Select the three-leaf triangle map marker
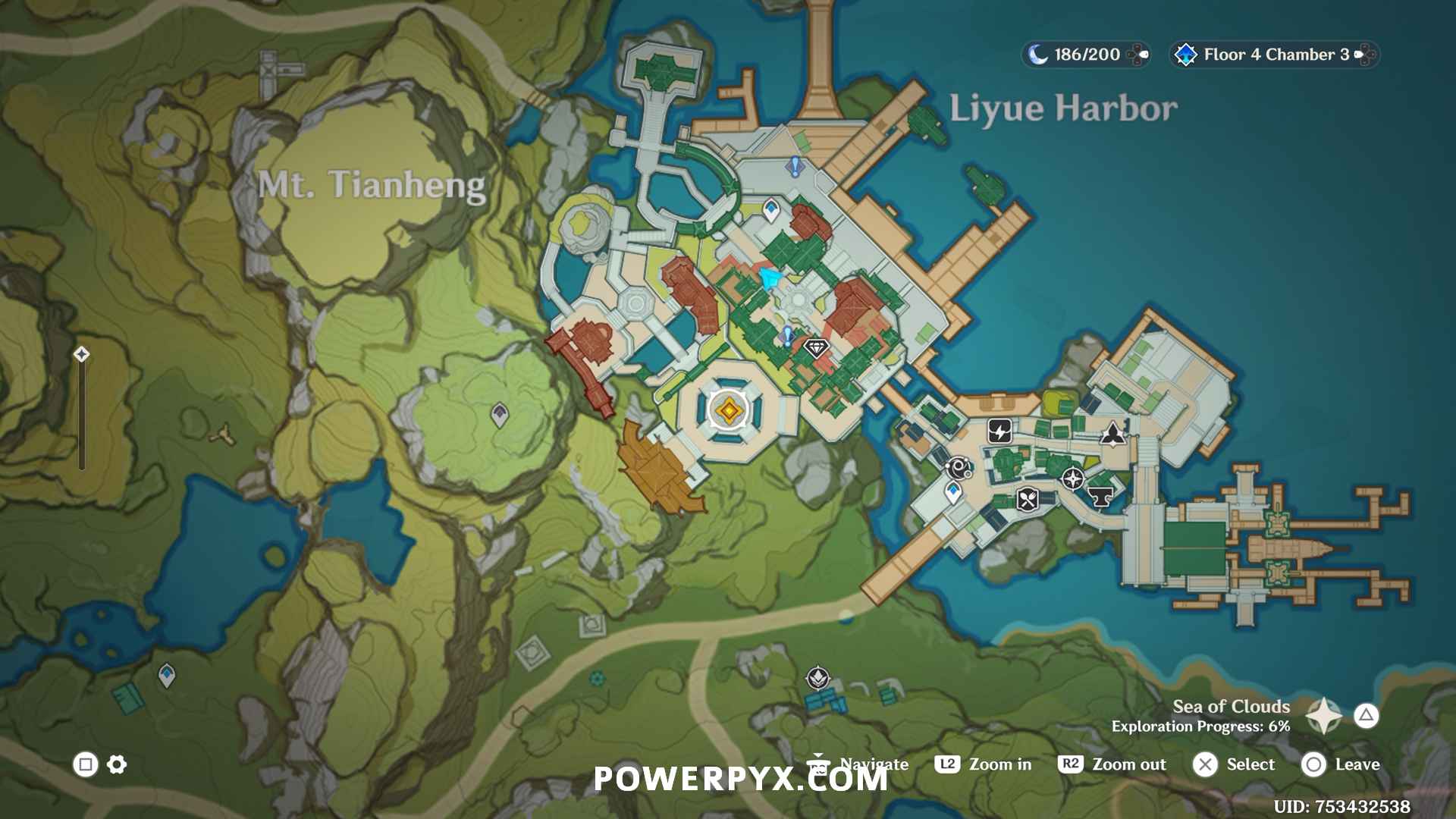The image size is (1456, 819). tap(1112, 434)
